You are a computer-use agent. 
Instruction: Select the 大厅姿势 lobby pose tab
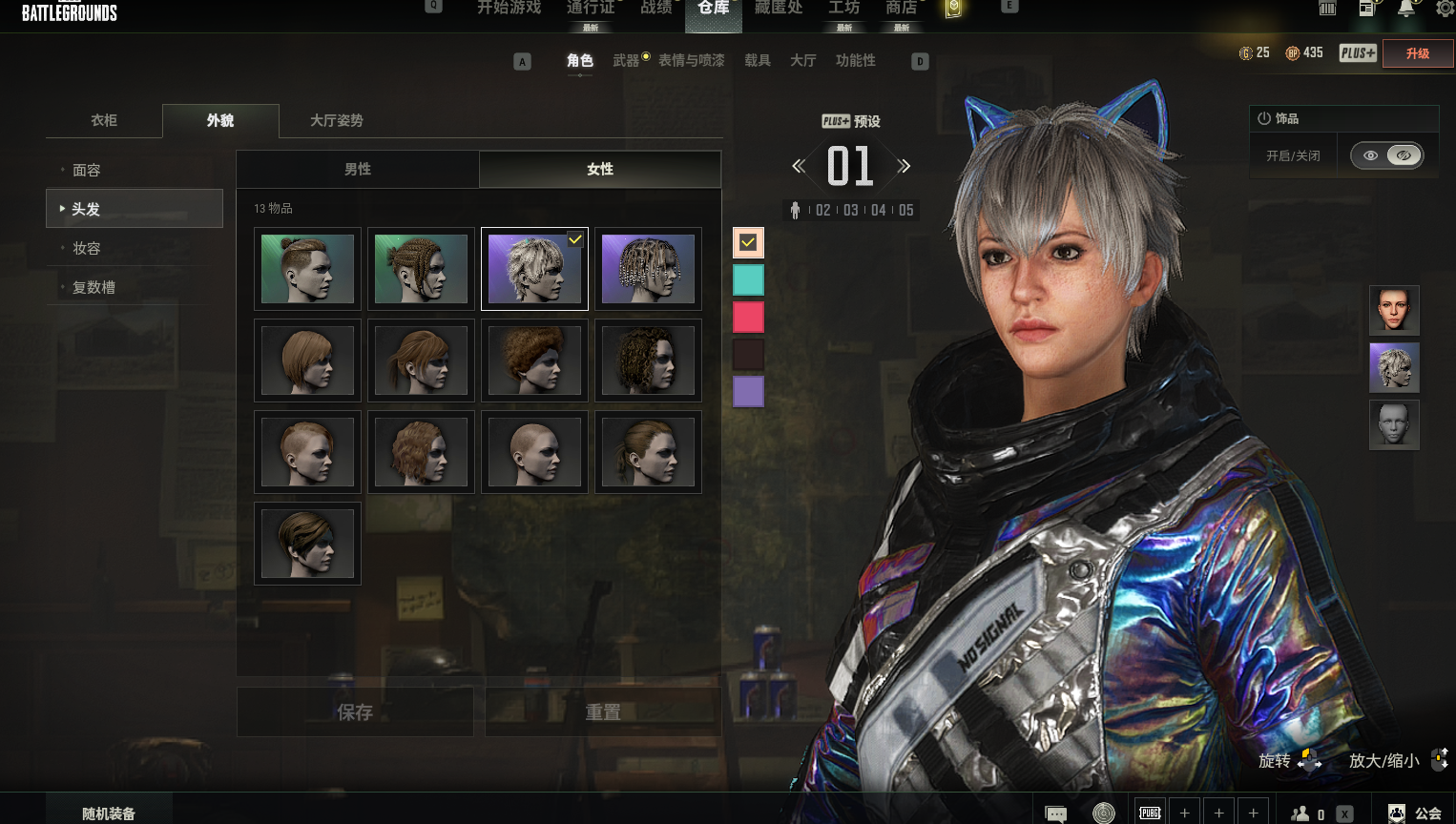coord(336,120)
